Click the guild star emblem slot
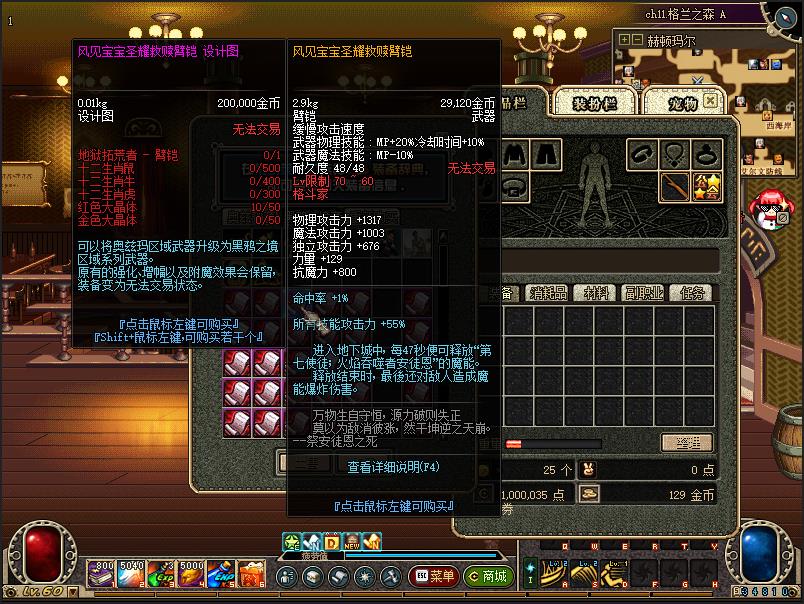The width and height of the screenshot is (804, 604). (x=709, y=186)
